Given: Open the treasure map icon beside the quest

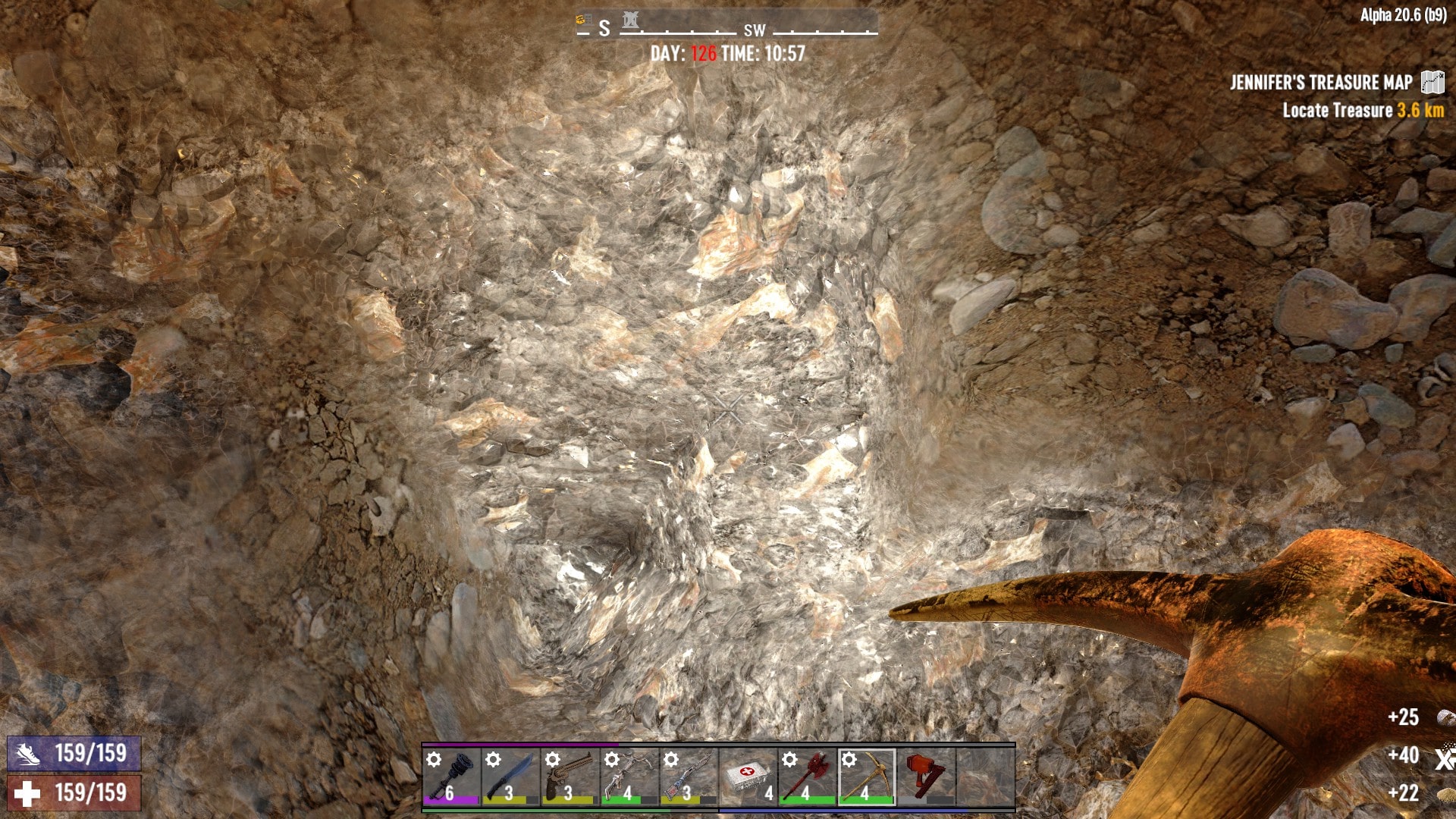Looking at the screenshot, I should click(1432, 82).
